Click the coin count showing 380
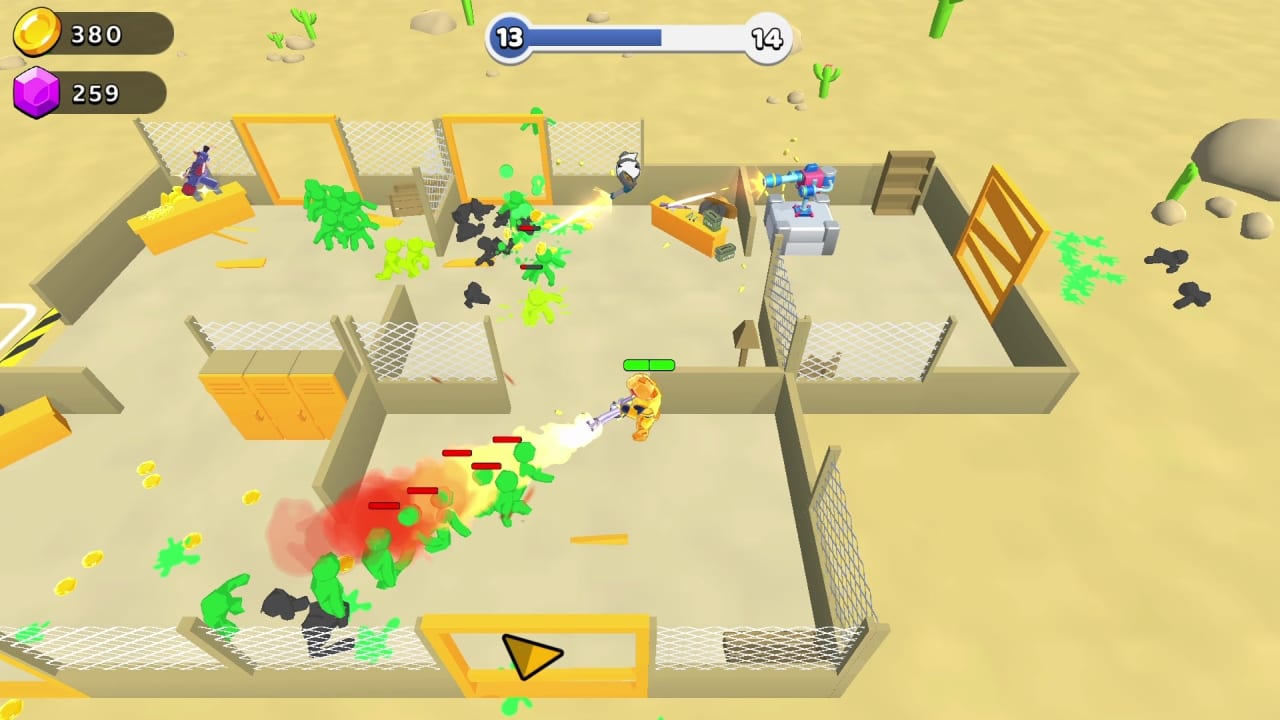The width and height of the screenshot is (1280, 720). 96,33
